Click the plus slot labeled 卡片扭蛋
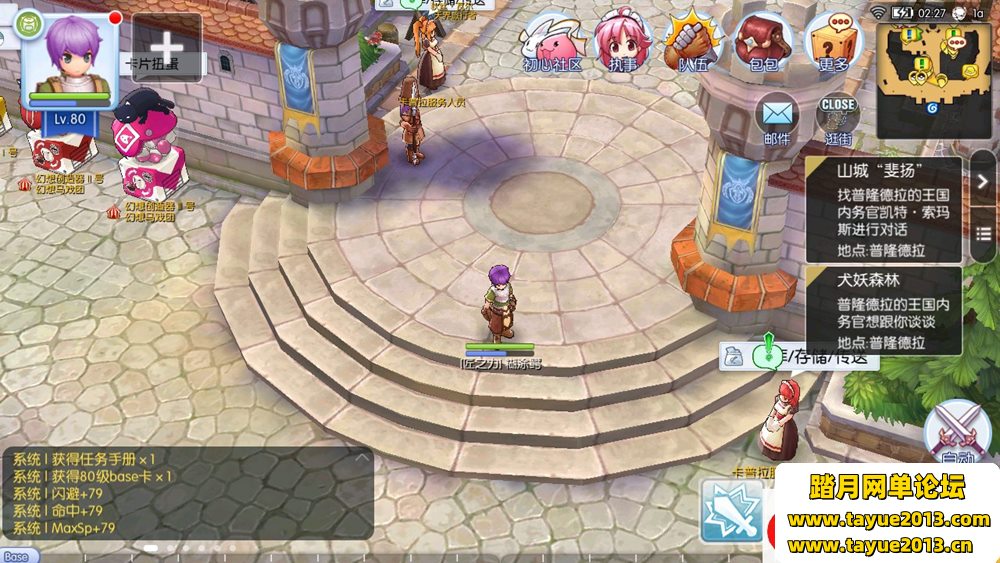The width and height of the screenshot is (1000, 563). coord(166,47)
